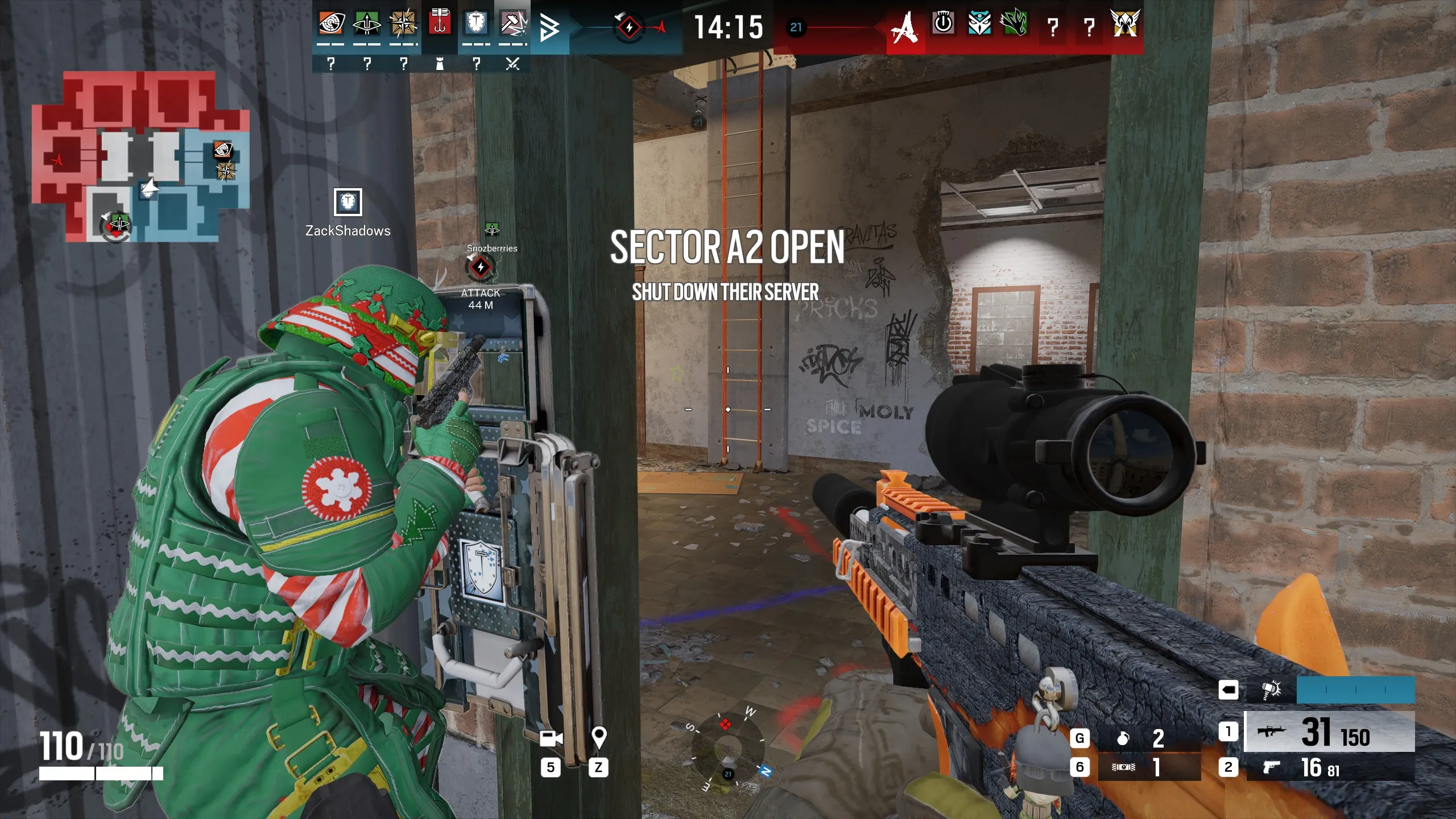The width and height of the screenshot is (1456, 819).
Task: Select the red hook operator icon
Action: 440,23
